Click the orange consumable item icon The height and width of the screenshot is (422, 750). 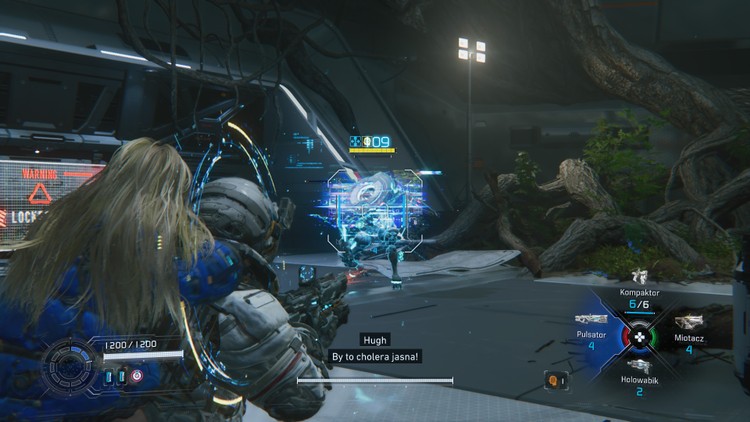[x=552, y=380]
